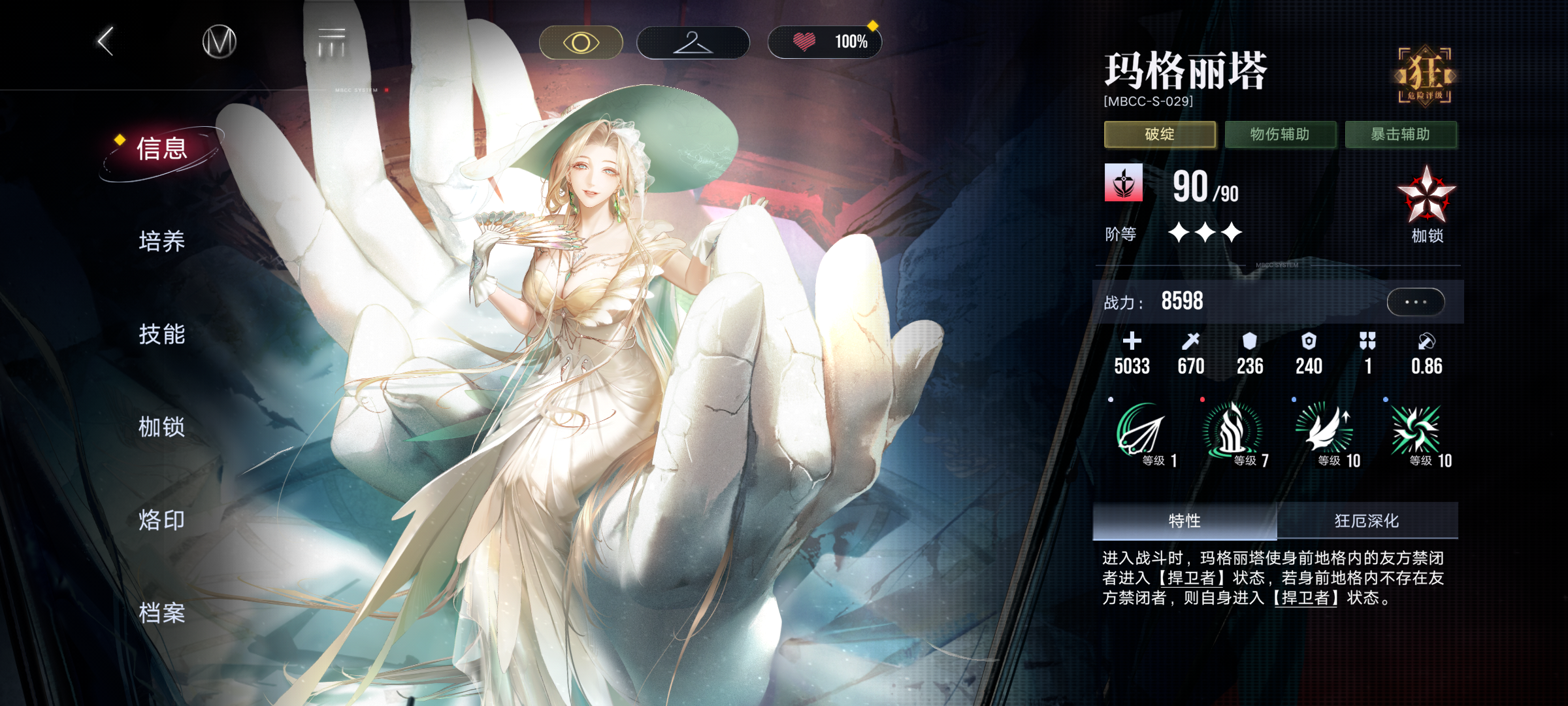1568x706 pixels.
Task: Click the 暴击辅助 tag
Action: (x=1401, y=135)
